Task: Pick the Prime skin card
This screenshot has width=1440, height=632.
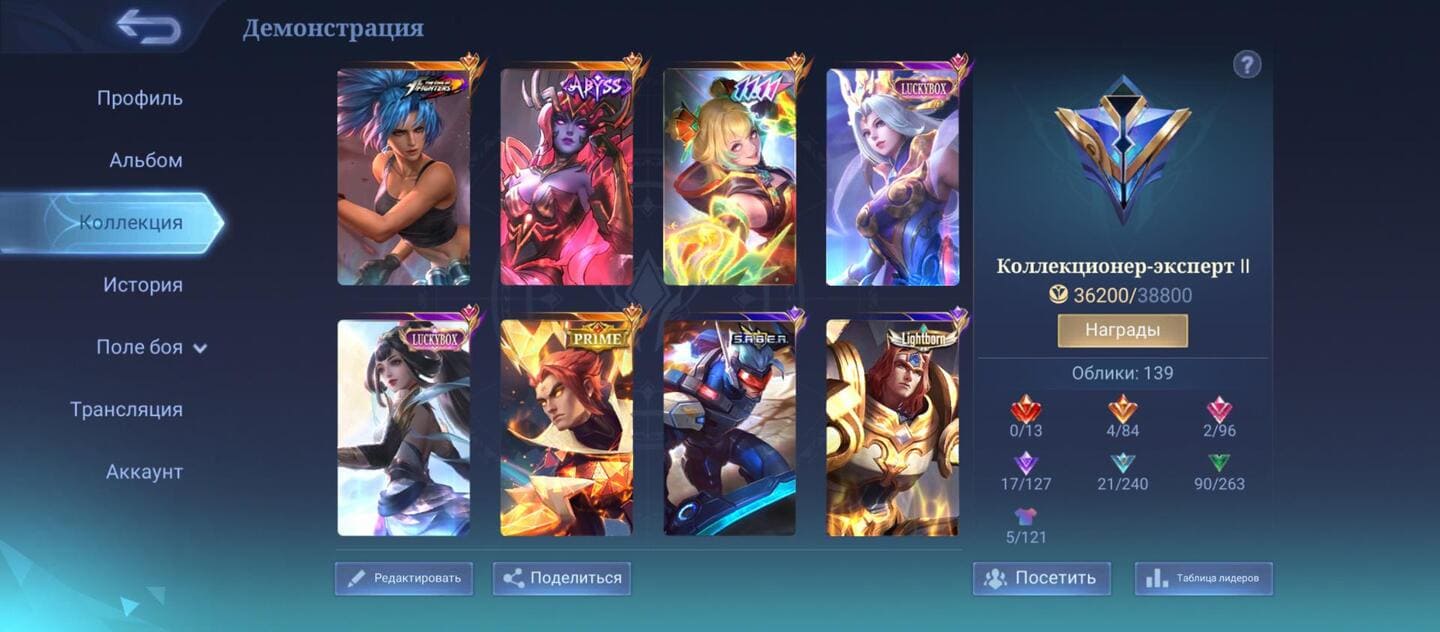Action: (567, 428)
